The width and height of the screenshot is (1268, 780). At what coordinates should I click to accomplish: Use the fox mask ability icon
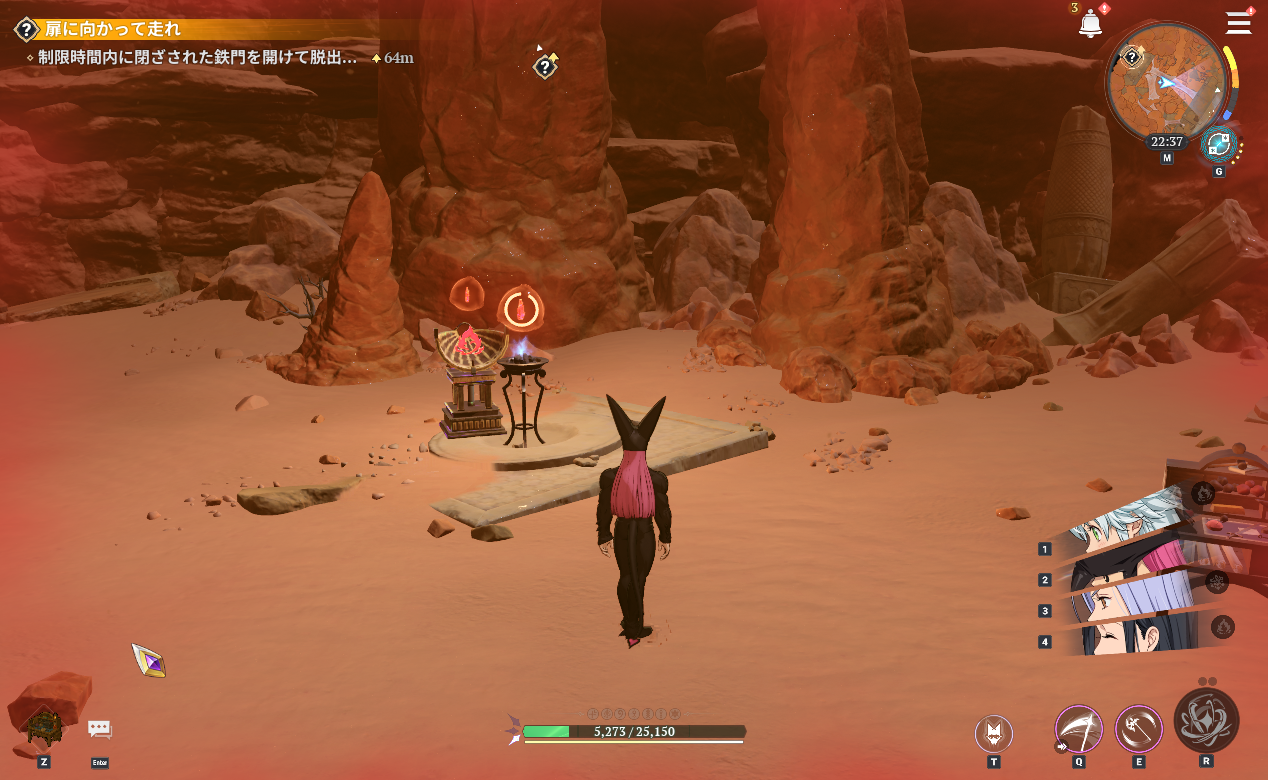click(993, 733)
